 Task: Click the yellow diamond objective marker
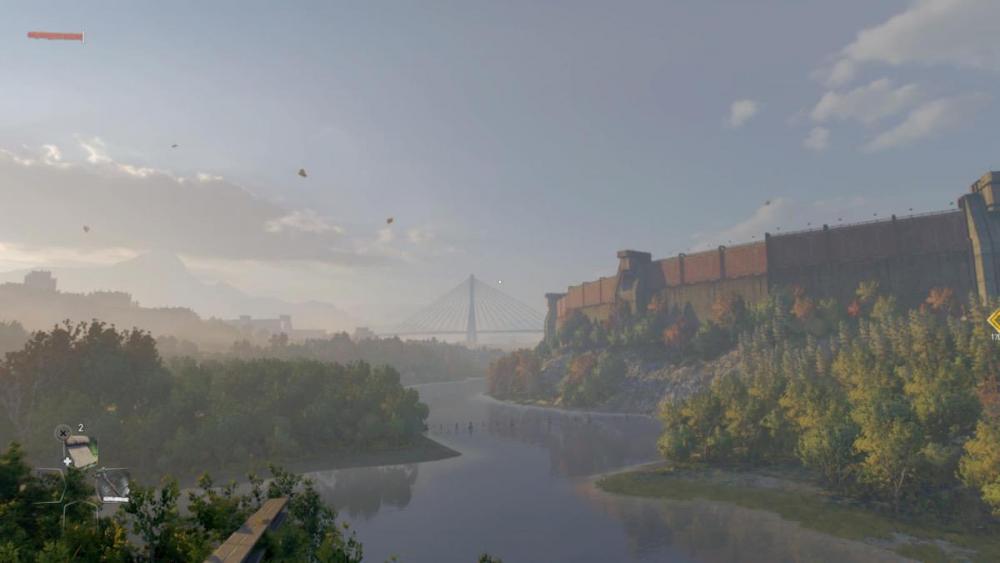[x=995, y=320]
